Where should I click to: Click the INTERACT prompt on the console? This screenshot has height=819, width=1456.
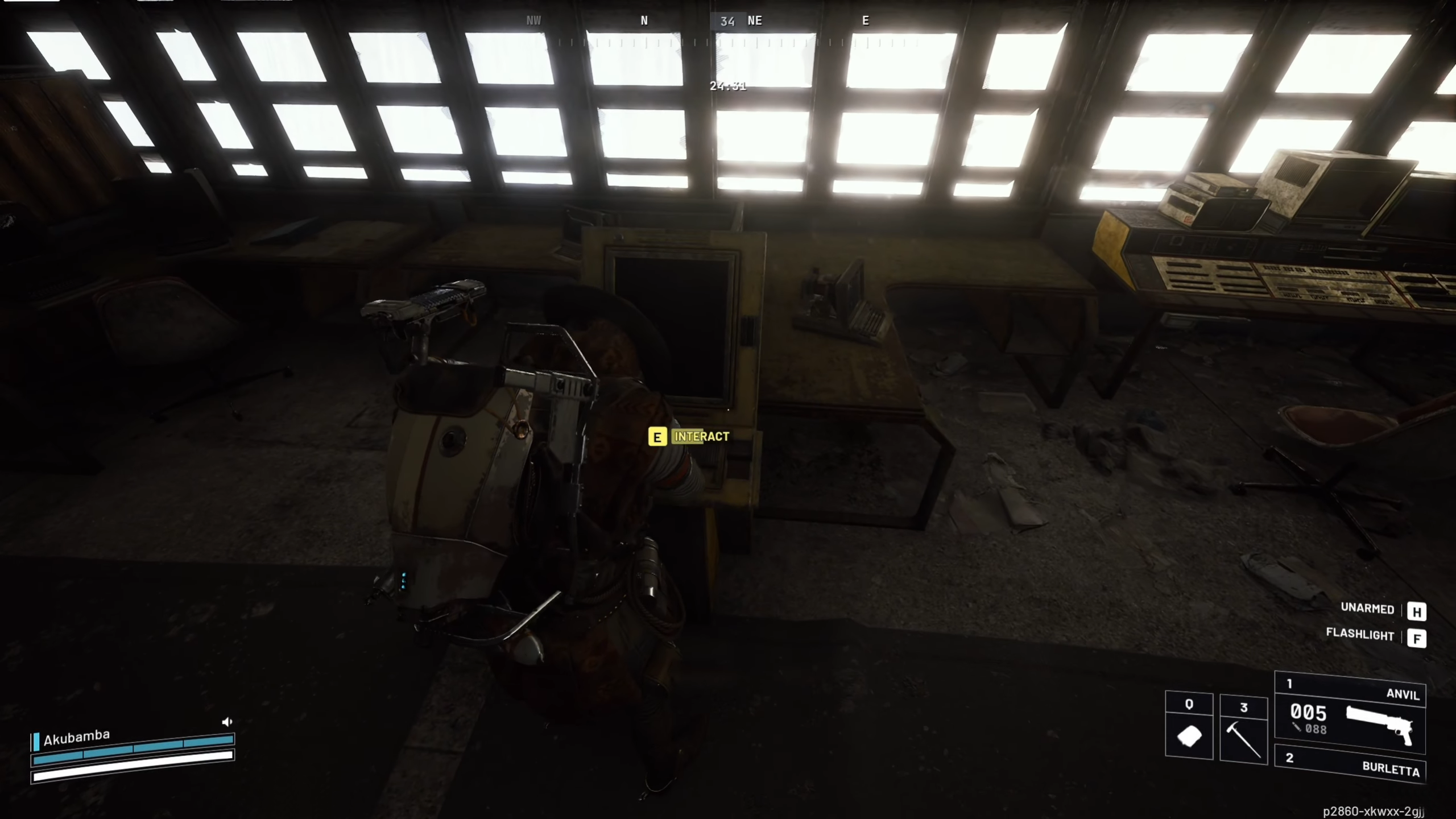701,438
